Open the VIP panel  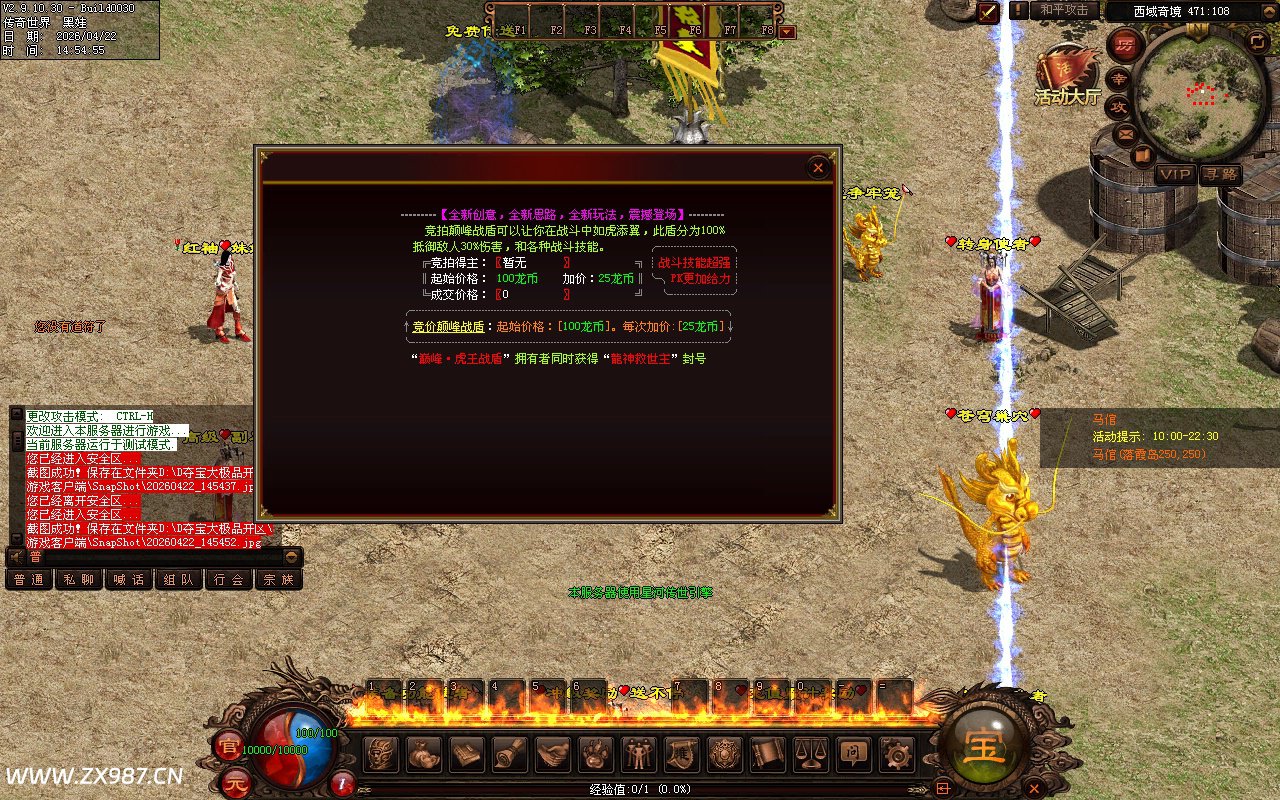pos(1175,174)
